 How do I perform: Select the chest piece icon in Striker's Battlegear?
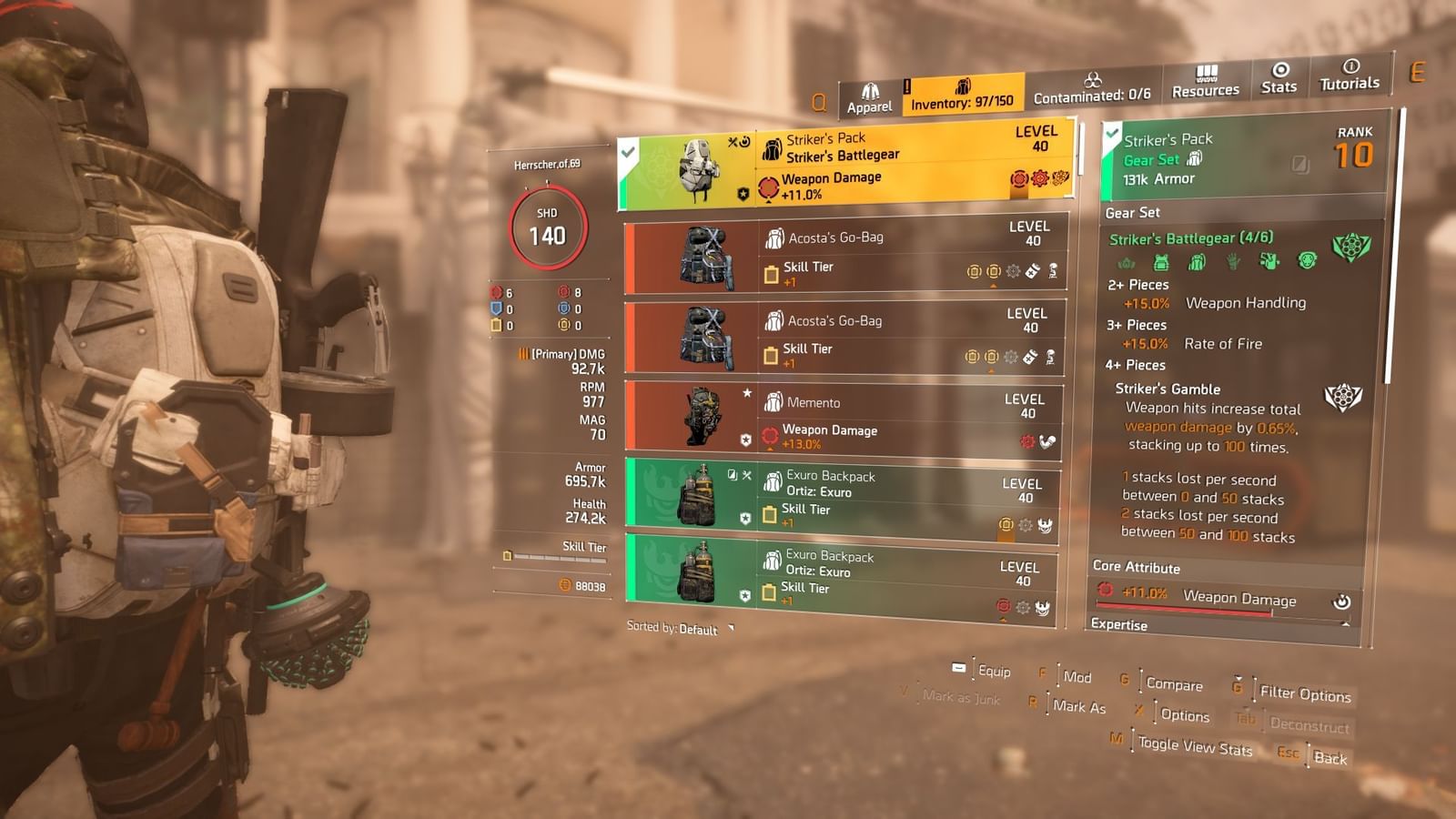point(1160,263)
